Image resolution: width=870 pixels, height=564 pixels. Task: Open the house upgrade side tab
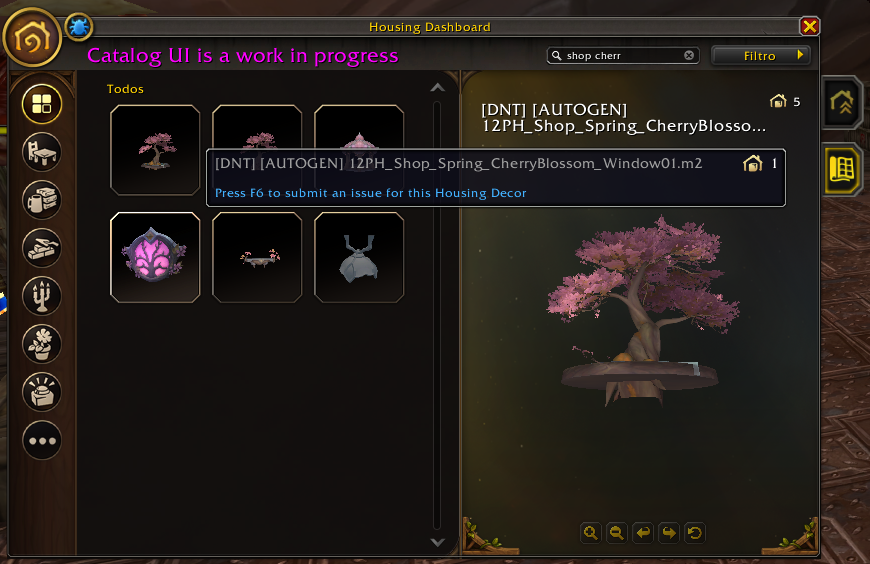[842, 102]
